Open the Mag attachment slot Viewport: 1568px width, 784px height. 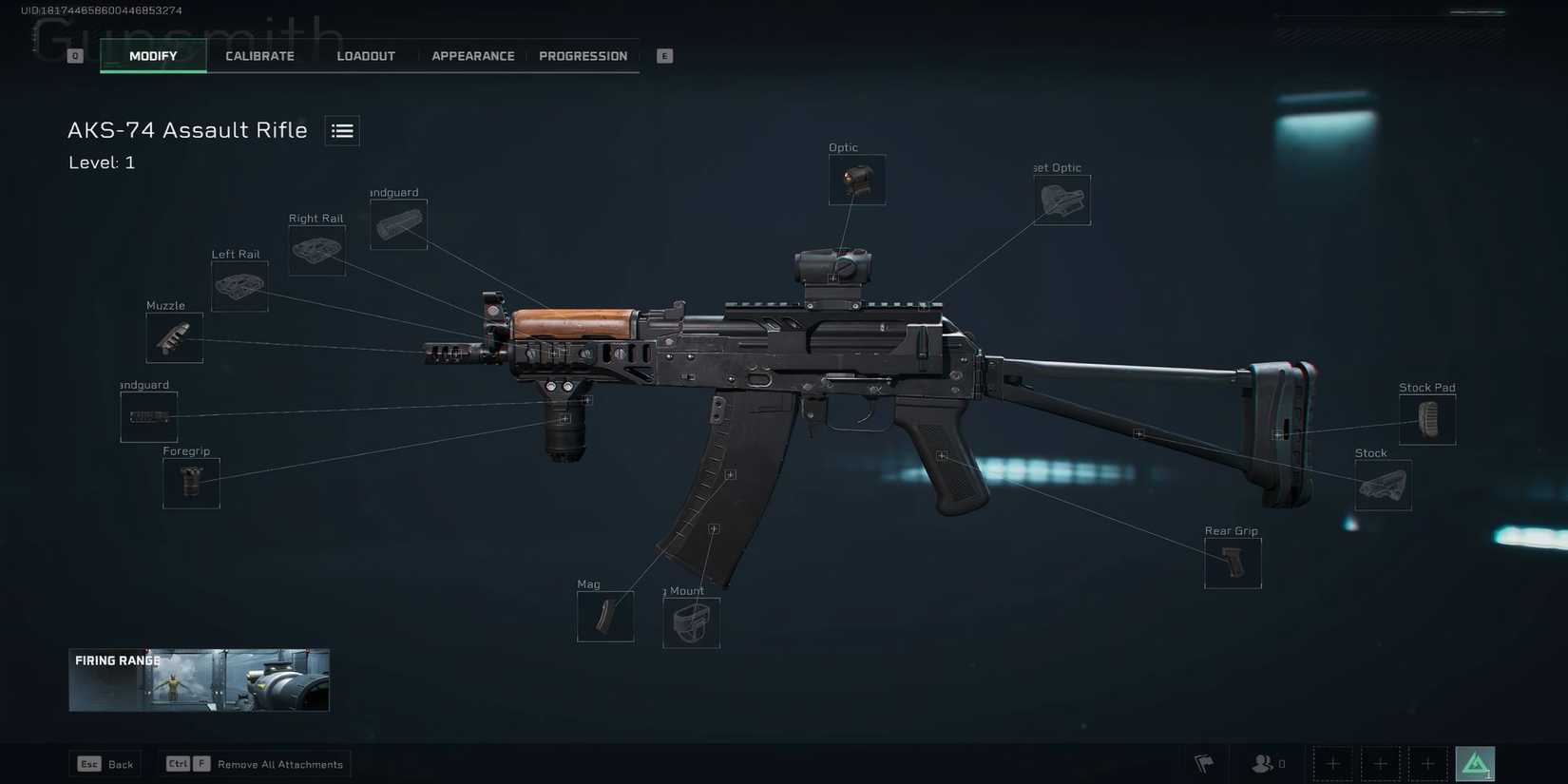click(604, 616)
